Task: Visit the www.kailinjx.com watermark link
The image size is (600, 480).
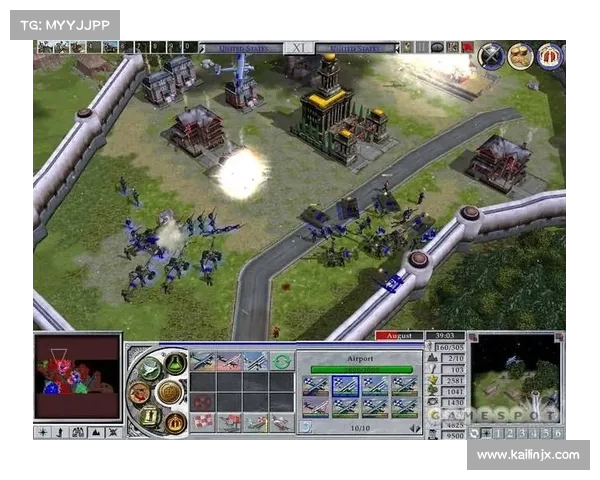Action: (527, 455)
